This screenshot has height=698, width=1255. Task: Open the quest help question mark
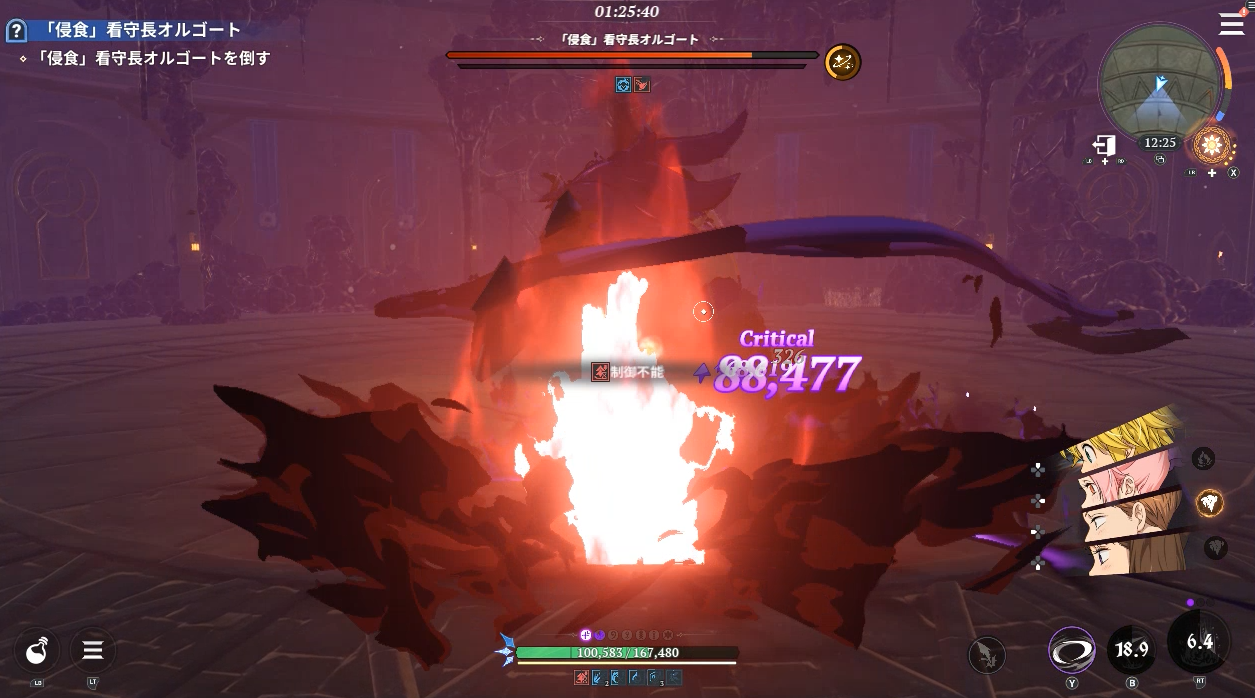[x=16, y=31]
